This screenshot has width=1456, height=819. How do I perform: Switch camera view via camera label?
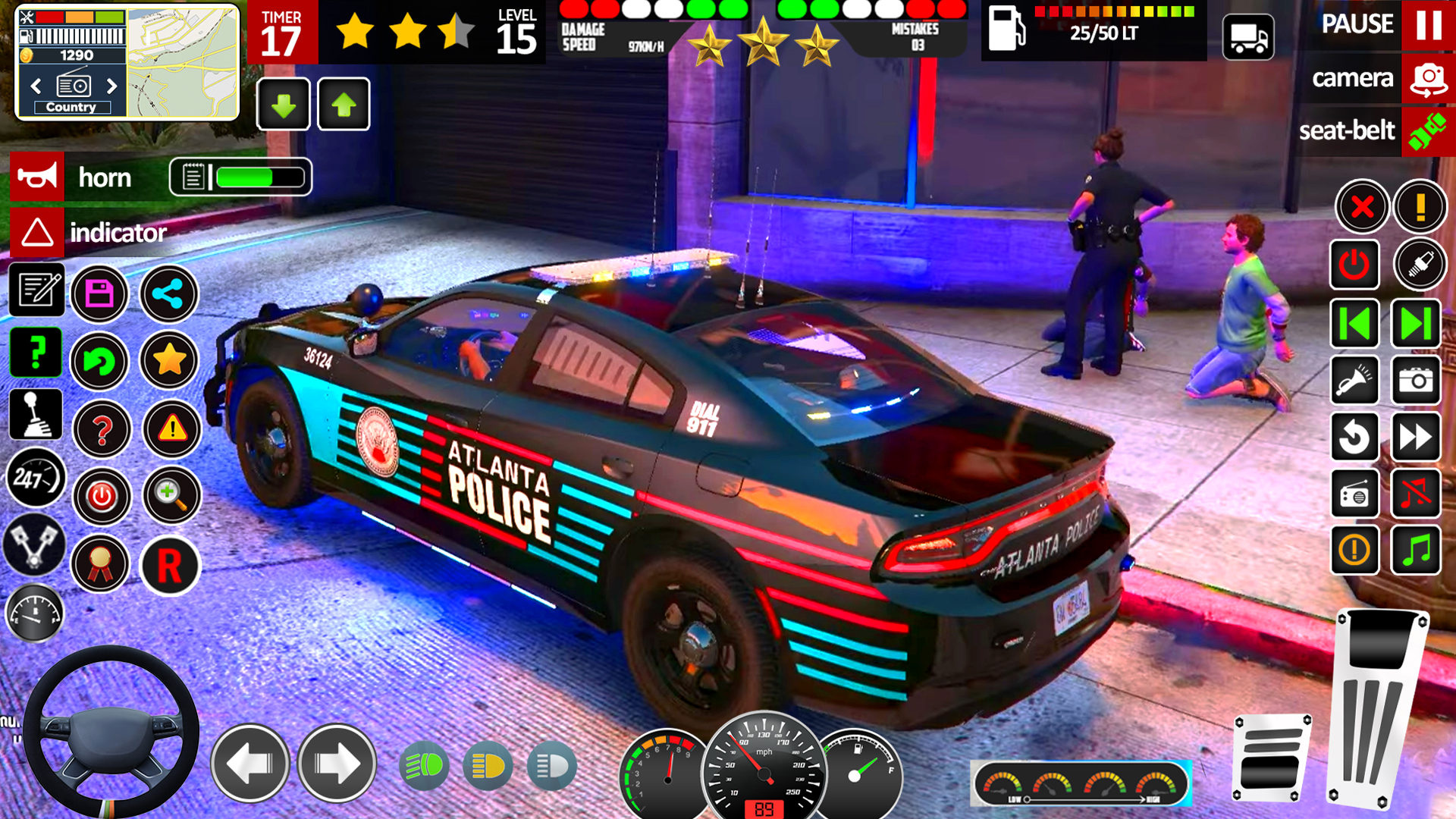[1354, 77]
